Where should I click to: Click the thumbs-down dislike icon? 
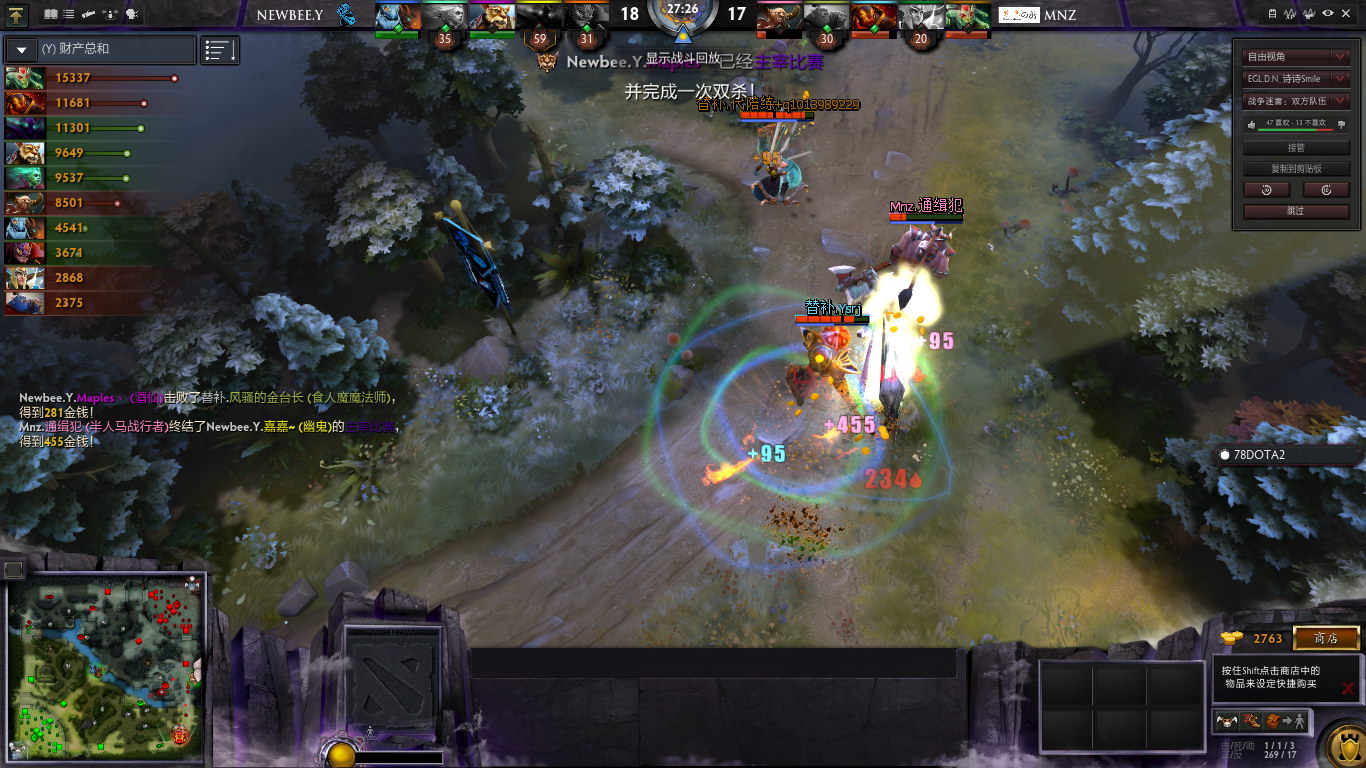tap(1340, 124)
